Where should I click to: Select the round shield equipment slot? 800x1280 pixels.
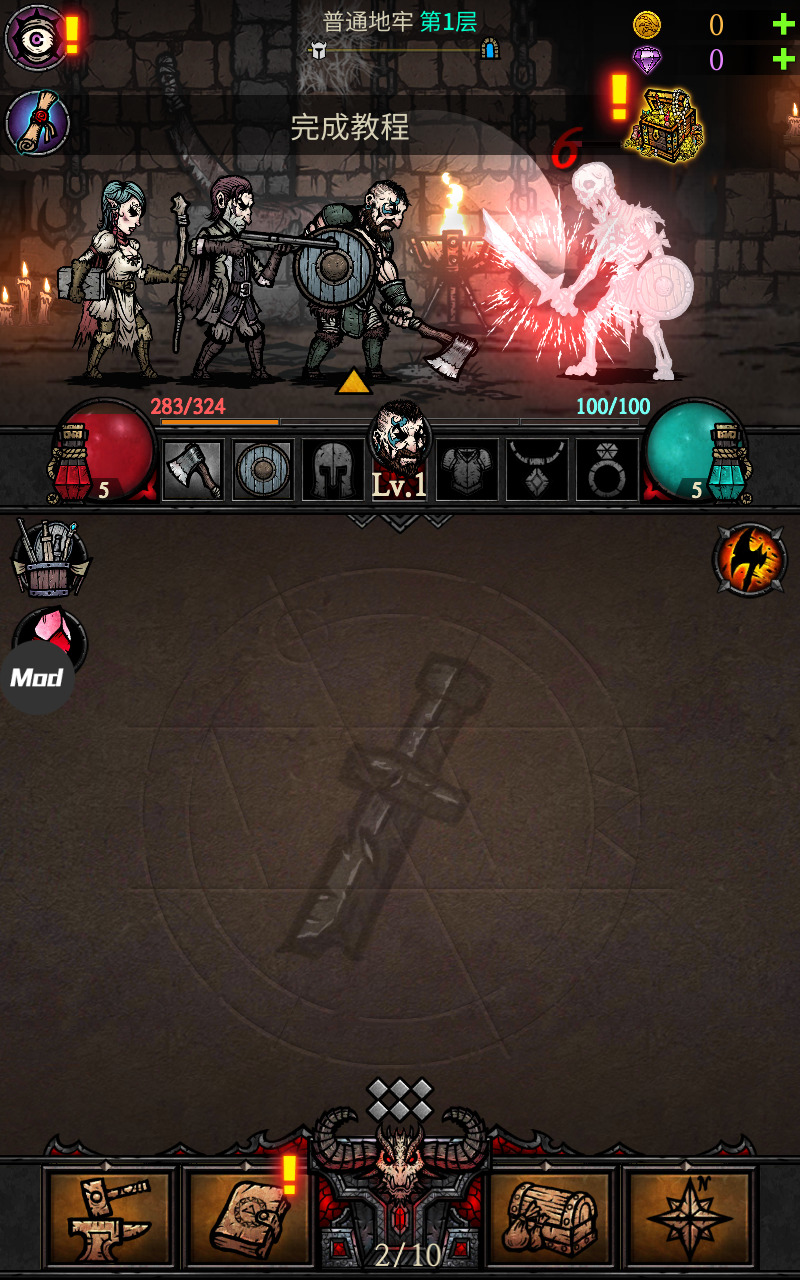pos(263,469)
